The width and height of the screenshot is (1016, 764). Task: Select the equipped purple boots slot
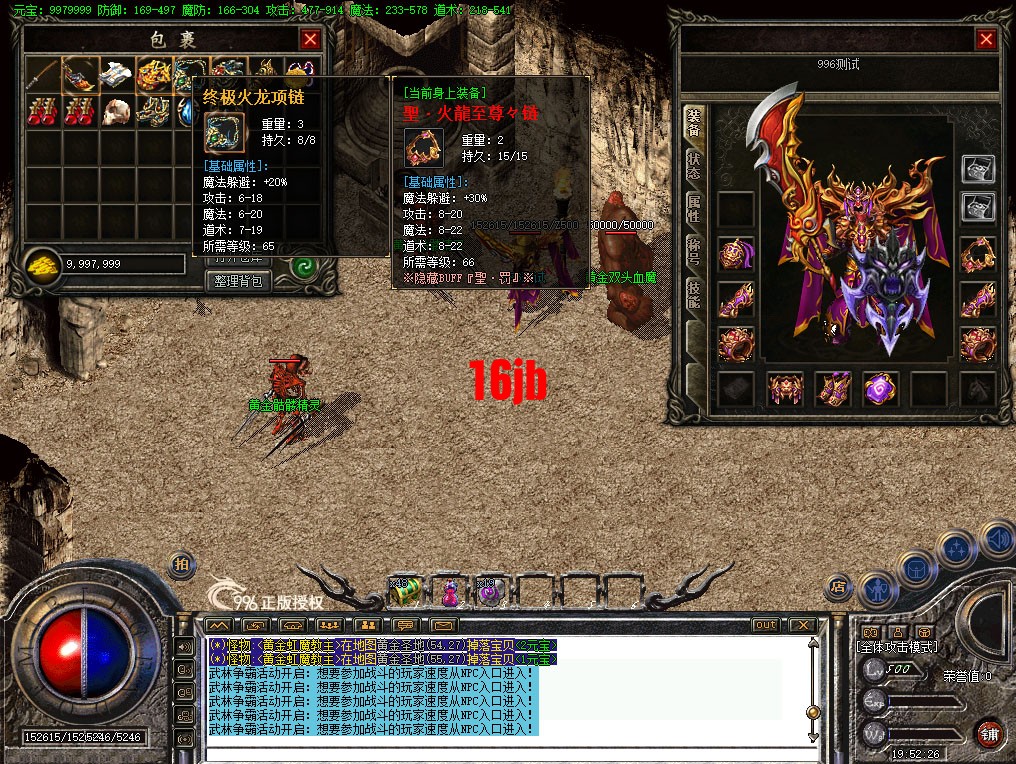(833, 389)
